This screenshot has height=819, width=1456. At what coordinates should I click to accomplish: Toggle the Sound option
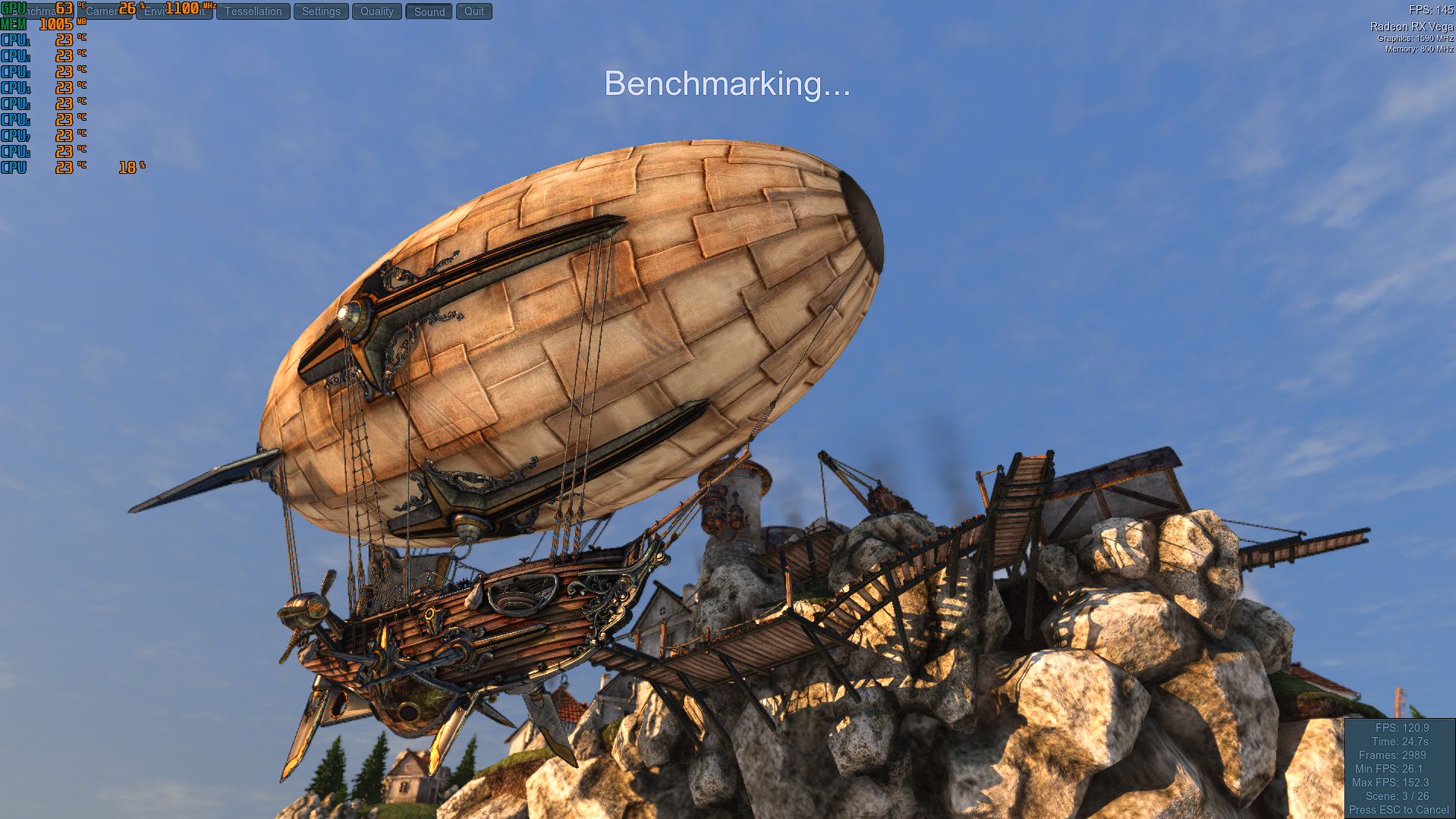pos(429,11)
